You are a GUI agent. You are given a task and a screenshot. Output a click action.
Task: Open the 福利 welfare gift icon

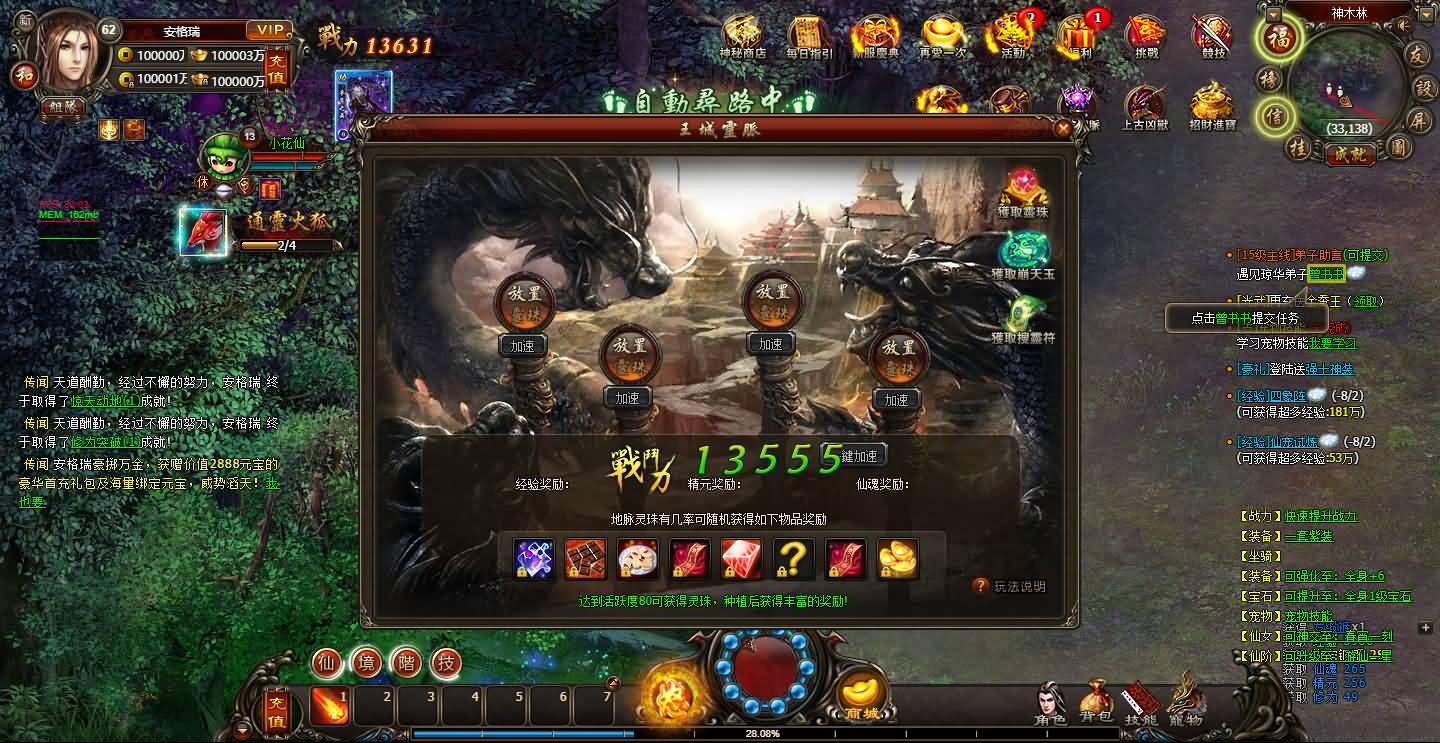(x=1078, y=32)
